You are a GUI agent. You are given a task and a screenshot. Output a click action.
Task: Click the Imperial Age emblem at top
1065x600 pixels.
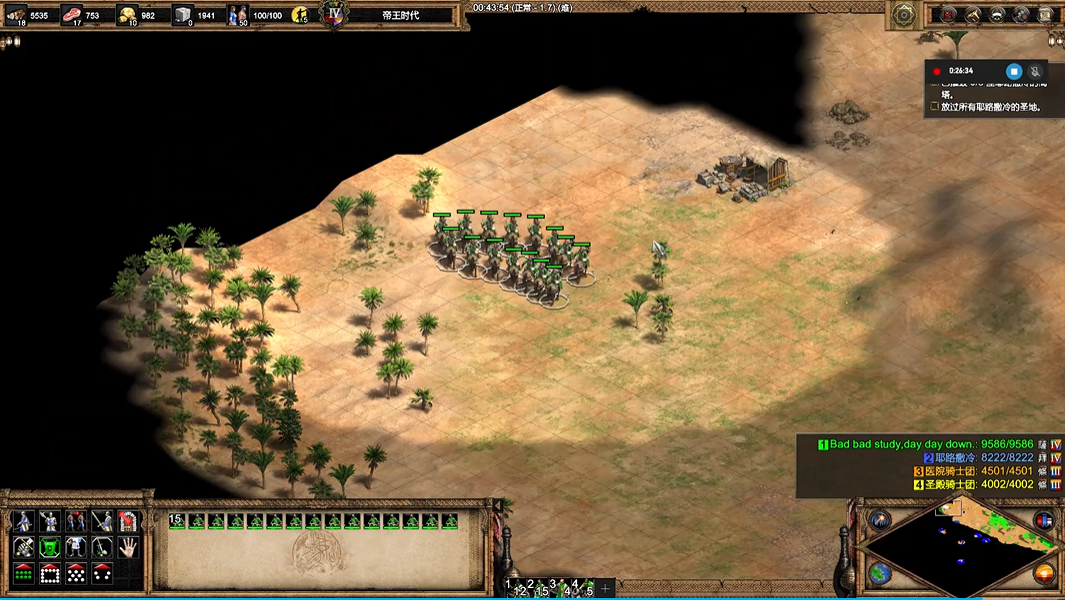pyautogui.click(x=333, y=14)
